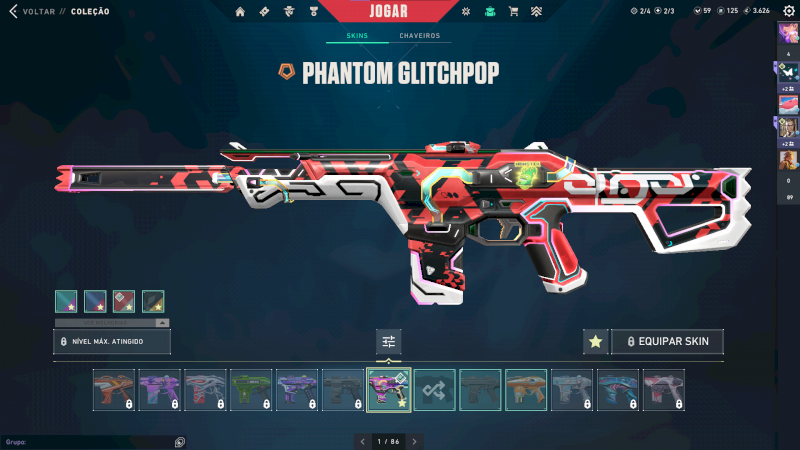Screen dimensions: 800x450
Task: Click the Nível Máx. Atingido button
Action: (x=111, y=342)
